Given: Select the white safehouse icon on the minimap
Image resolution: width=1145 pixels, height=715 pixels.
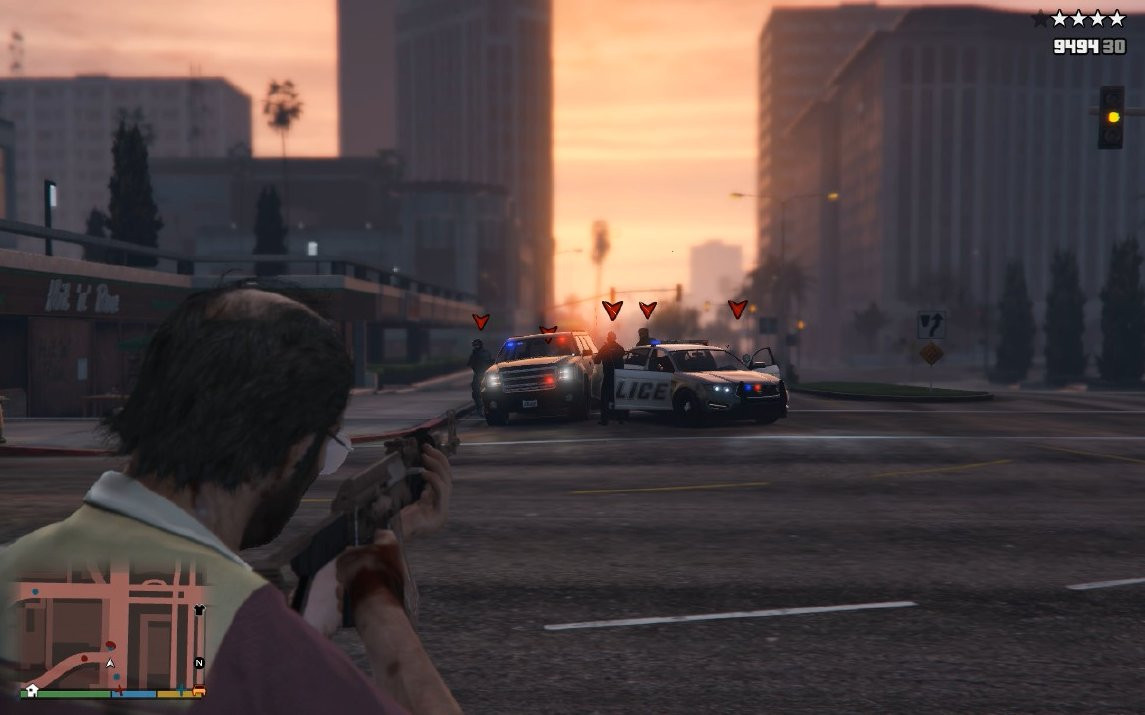Looking at the screenshot, I should tap(32, 689).
